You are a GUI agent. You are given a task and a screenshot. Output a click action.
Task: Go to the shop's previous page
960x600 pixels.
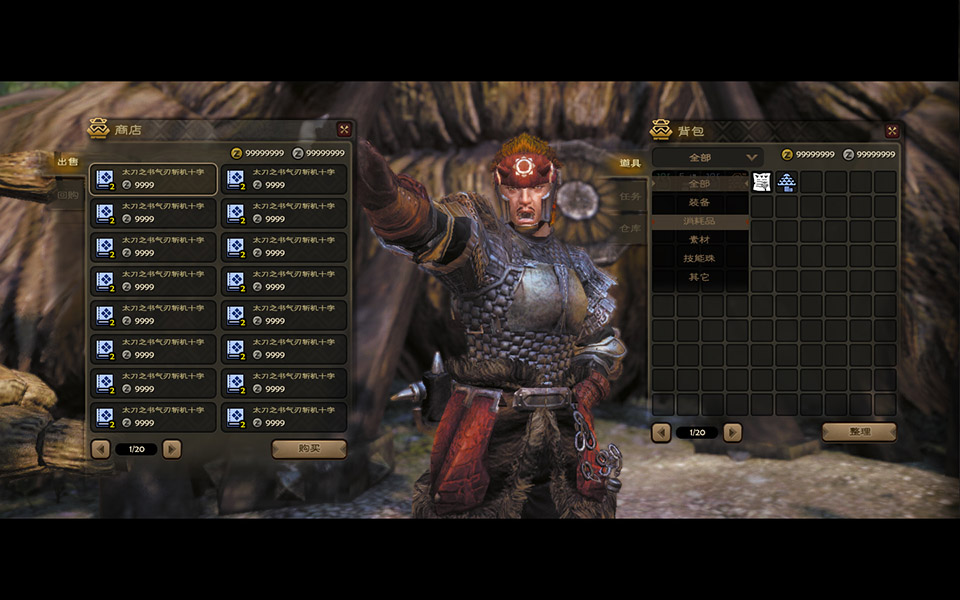[x=100, y=449]
